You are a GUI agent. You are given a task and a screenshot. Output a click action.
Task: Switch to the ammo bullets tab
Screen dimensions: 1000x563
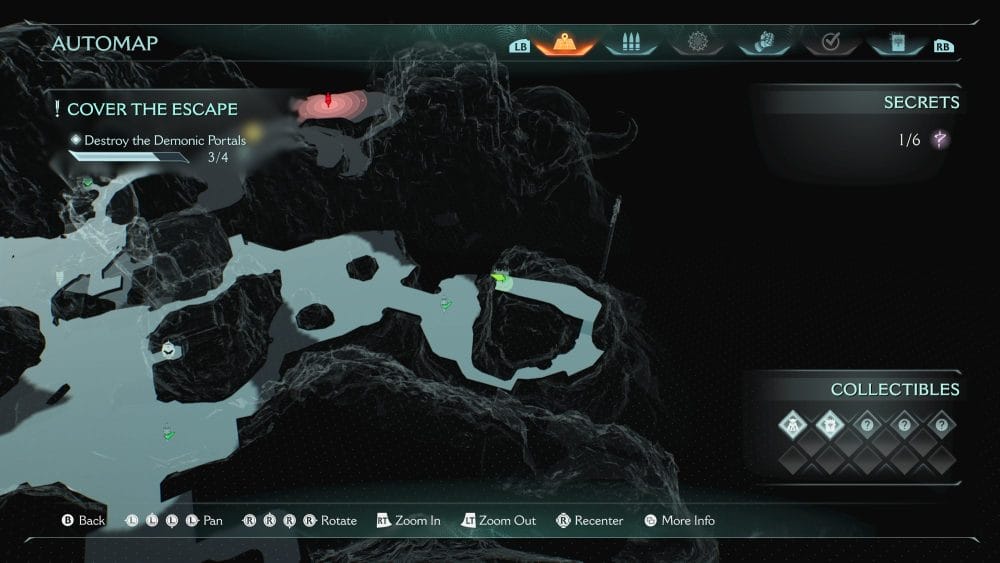tap(631, 43)
